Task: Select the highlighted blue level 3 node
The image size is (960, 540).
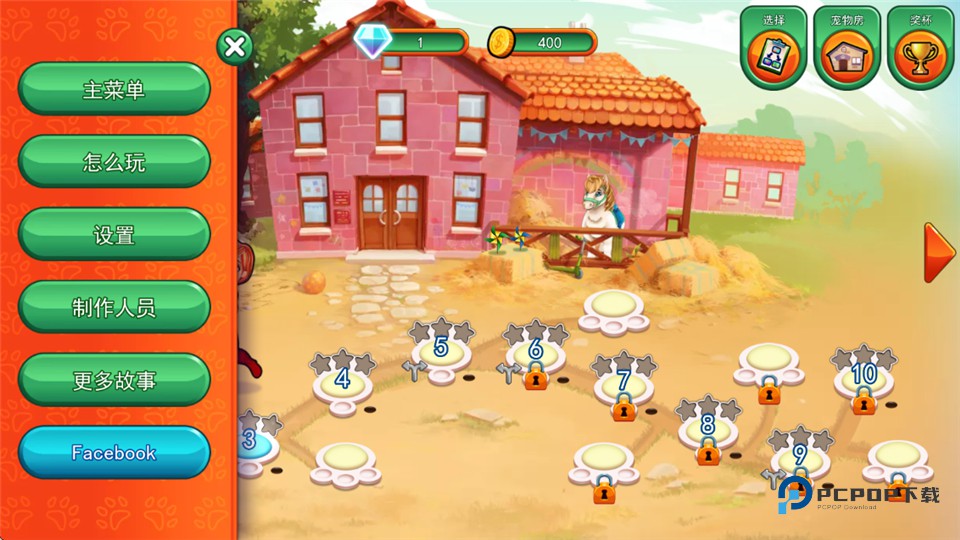Action: point(251,442)
